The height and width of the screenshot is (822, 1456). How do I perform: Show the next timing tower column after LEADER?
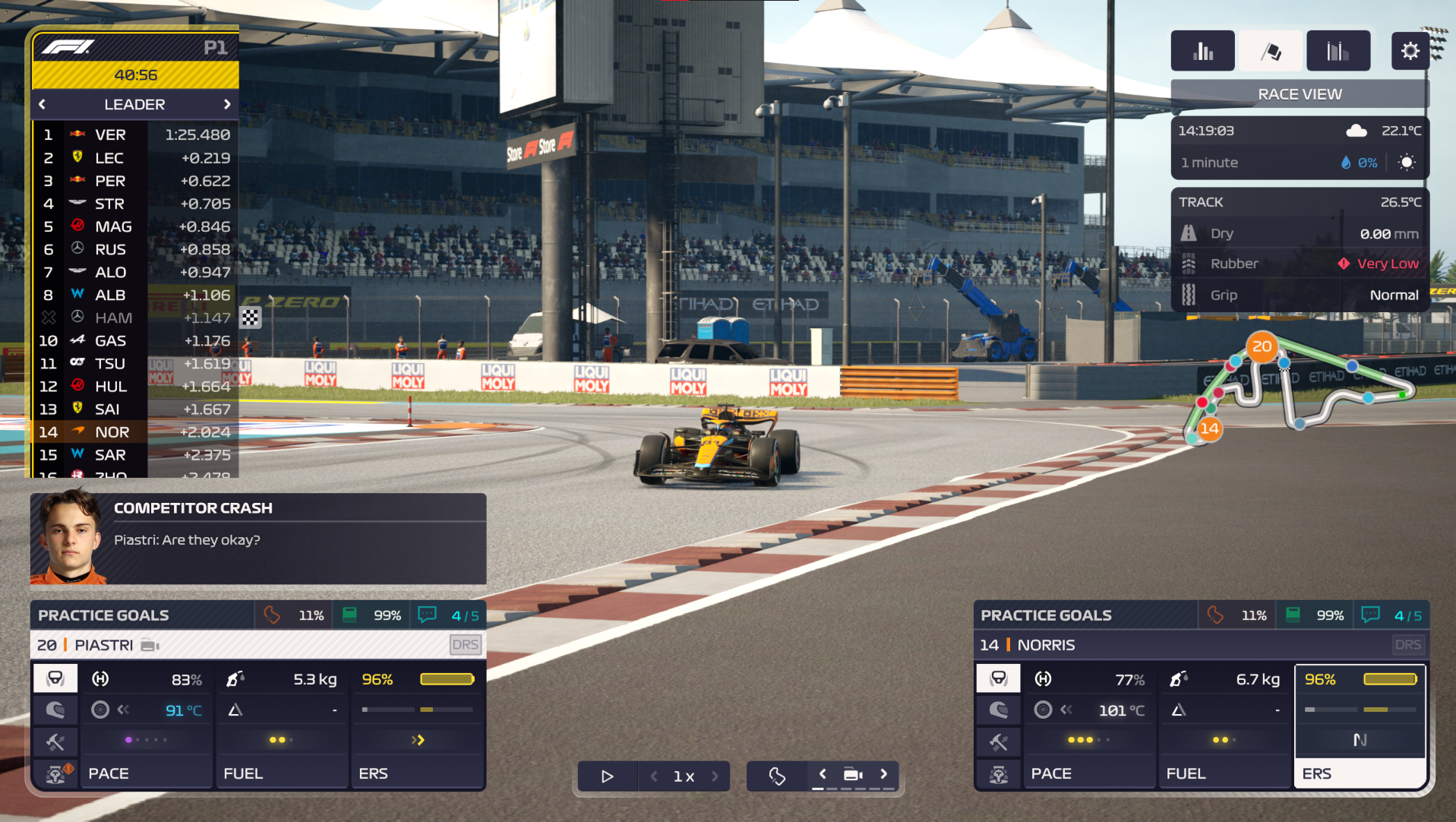coord(227,104)
